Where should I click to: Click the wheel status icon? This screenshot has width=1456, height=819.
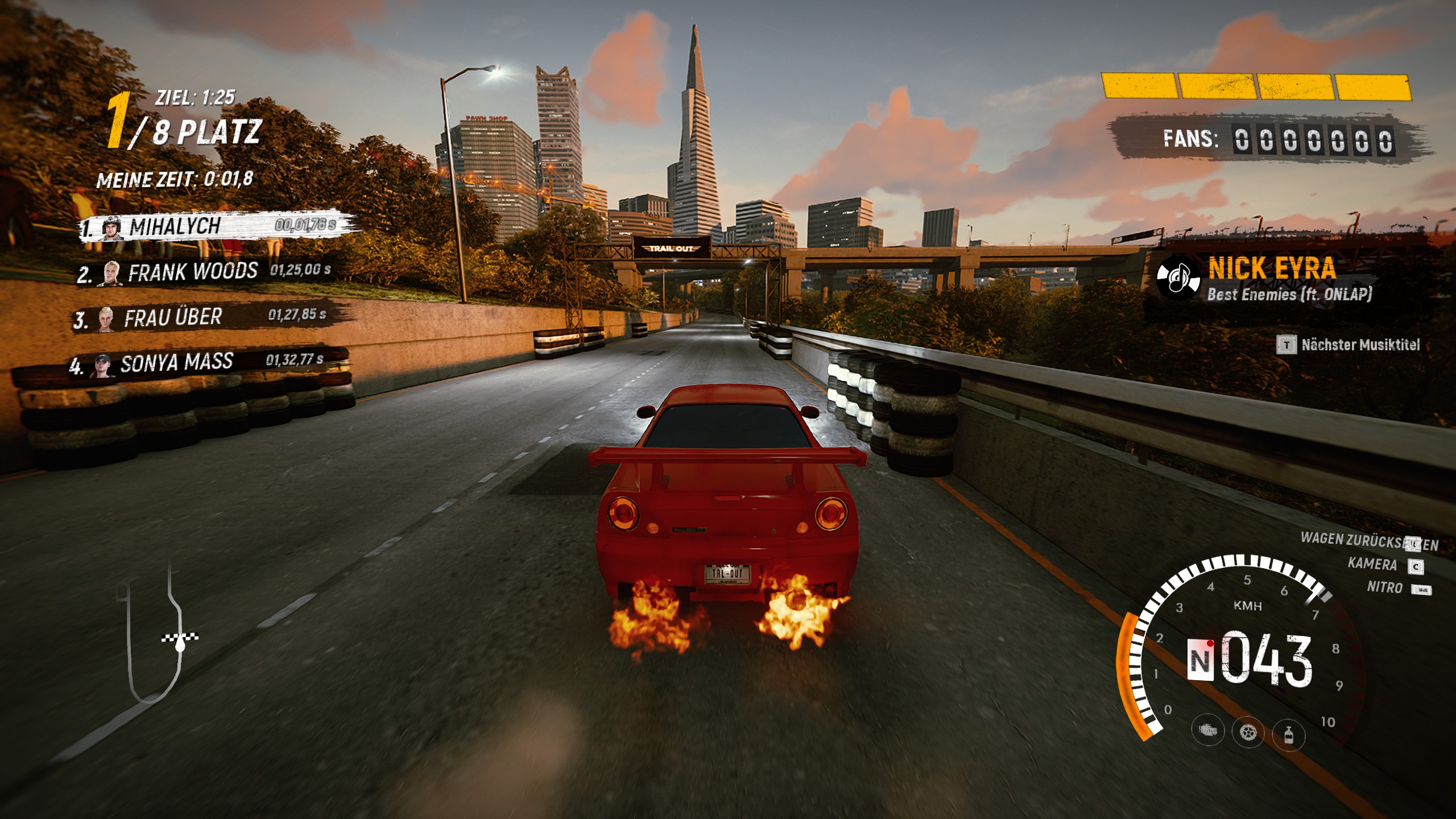click(x=1248, y=733)
